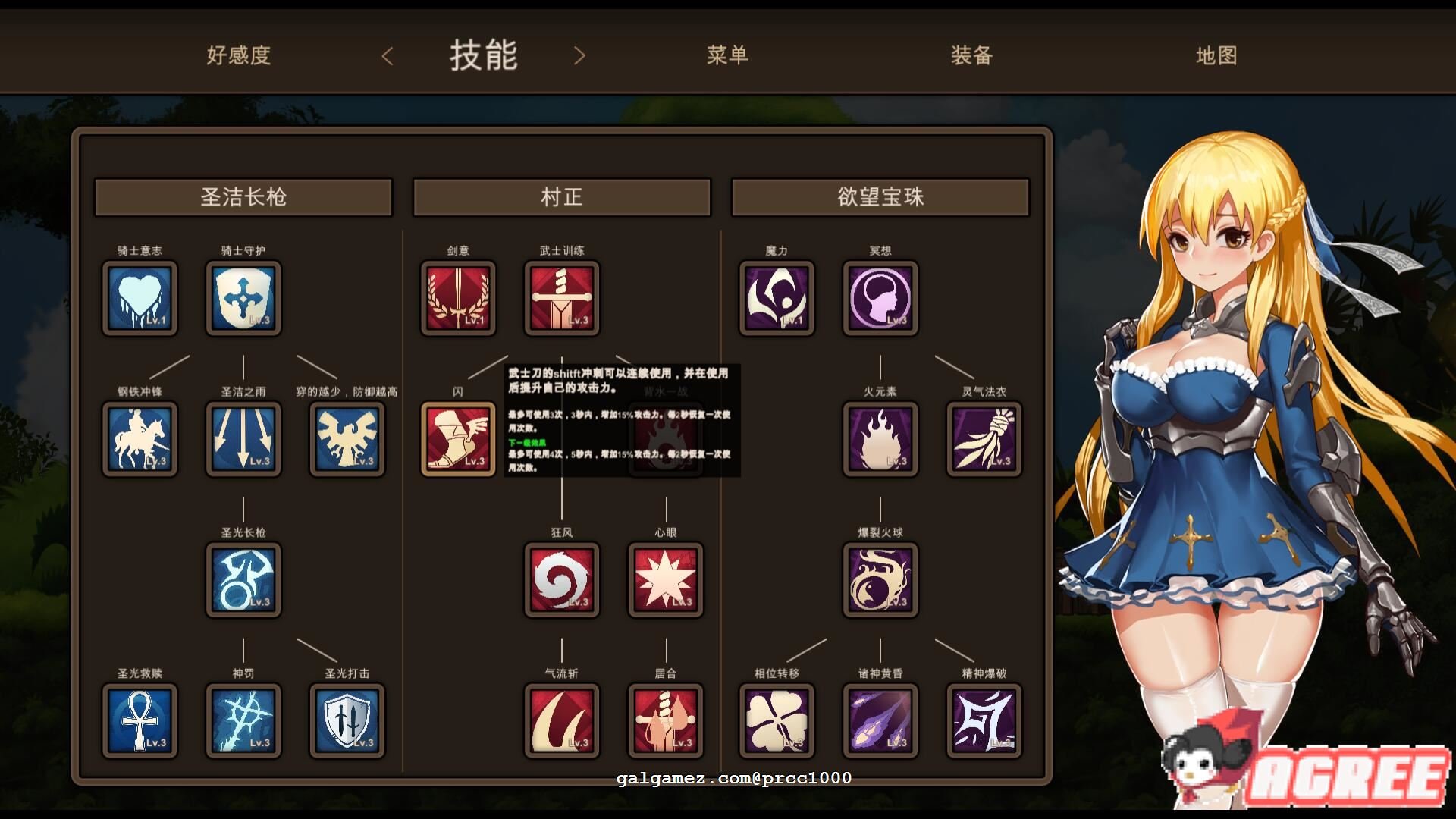This screenshot has height=819, width=1456.
Task: Click the 圣洁之雨 skill icon
Action: [x=243, y=439]
